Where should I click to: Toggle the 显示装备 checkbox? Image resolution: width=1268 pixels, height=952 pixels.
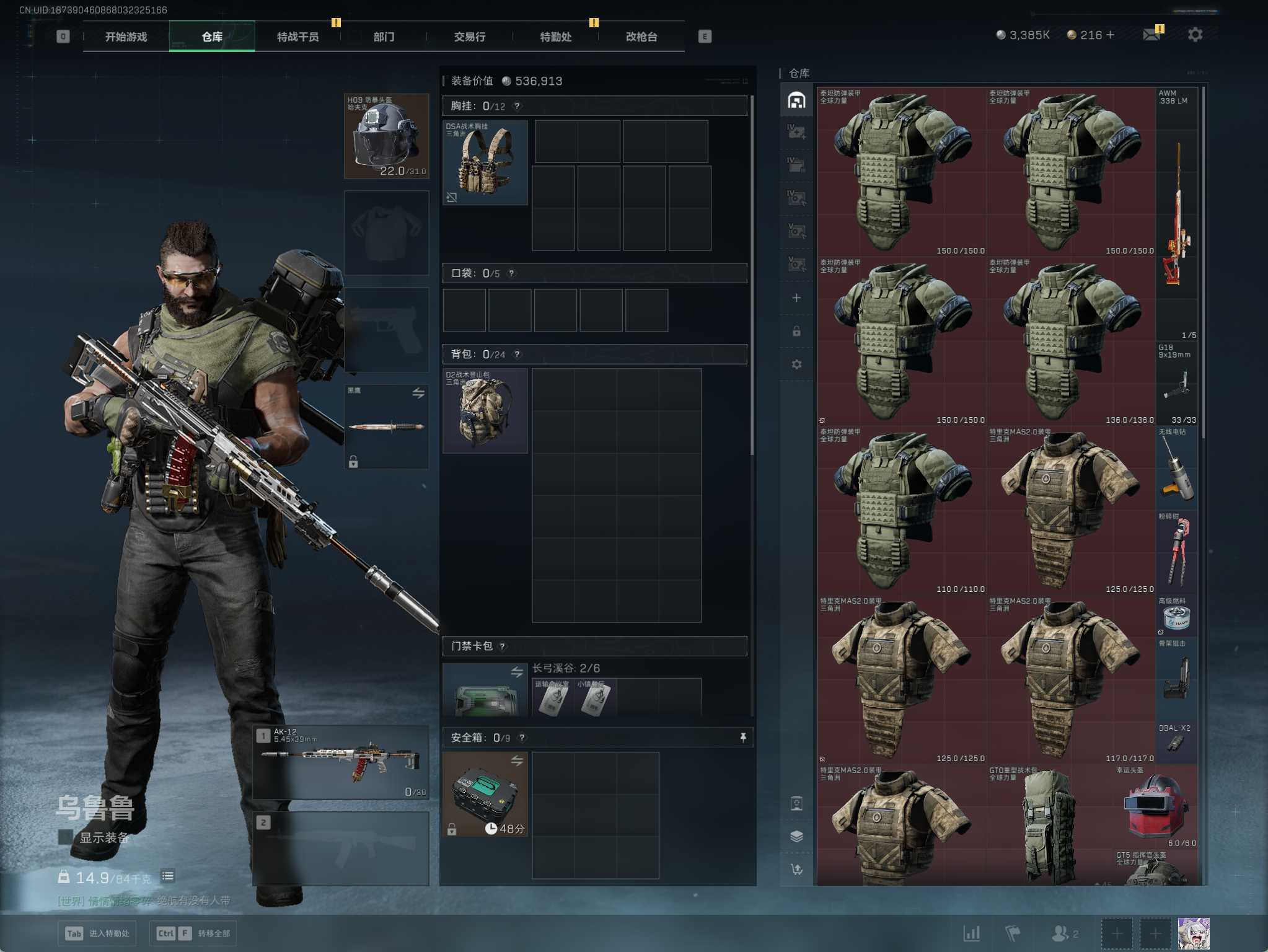click(65, 837)
